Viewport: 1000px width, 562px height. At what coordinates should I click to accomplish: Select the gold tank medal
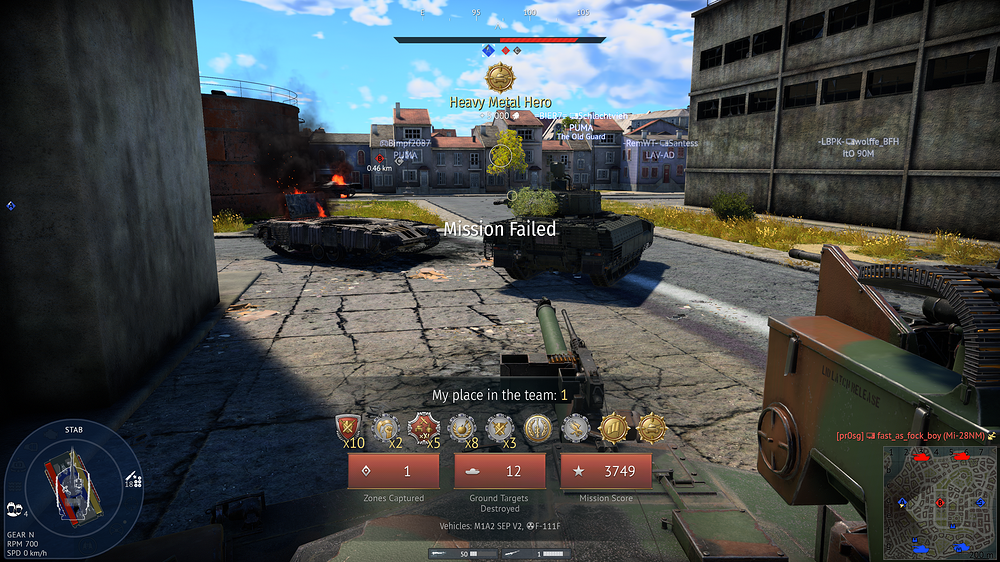point(651,428)
